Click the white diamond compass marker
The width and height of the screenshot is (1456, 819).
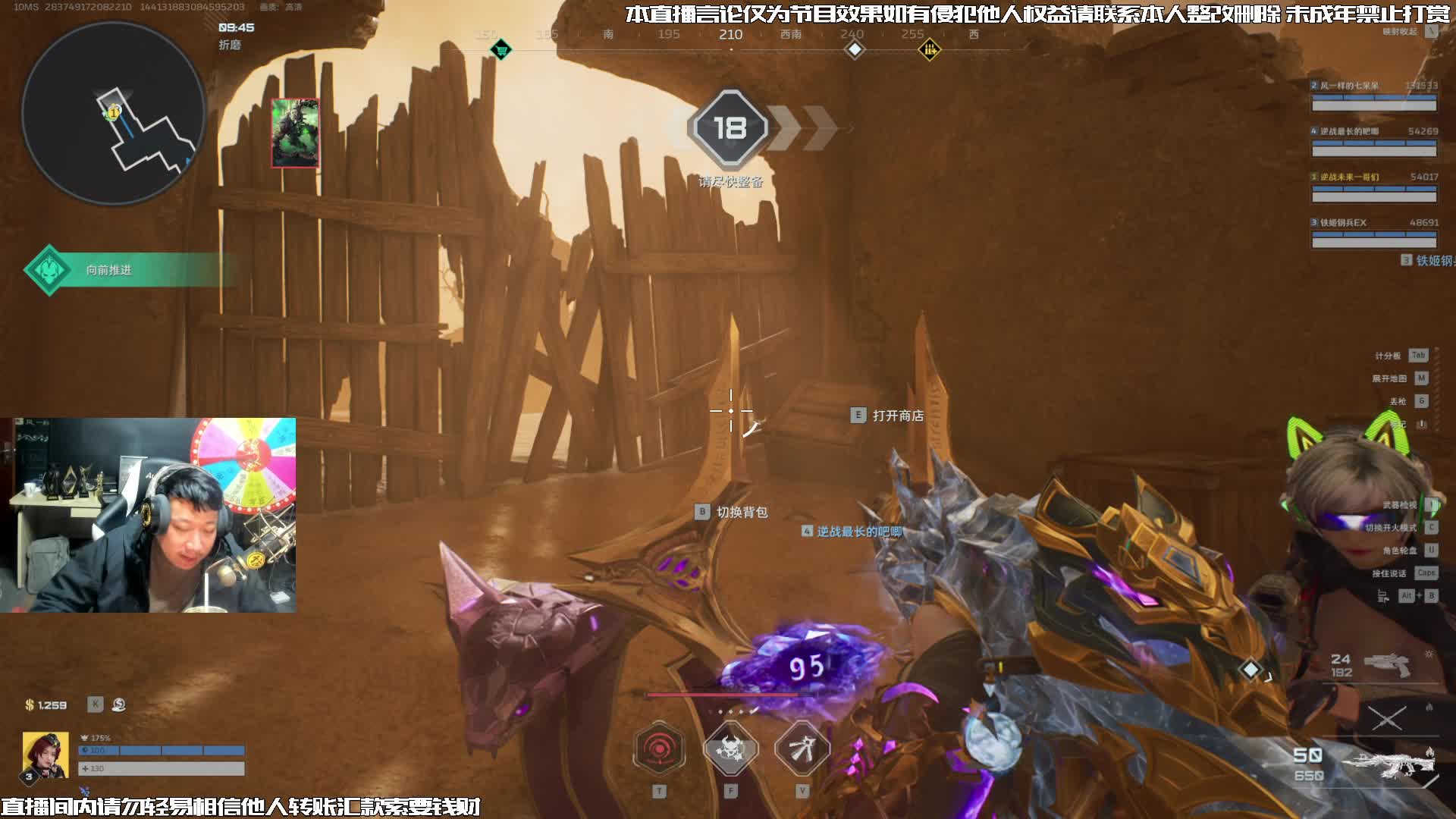coord(855,50)
